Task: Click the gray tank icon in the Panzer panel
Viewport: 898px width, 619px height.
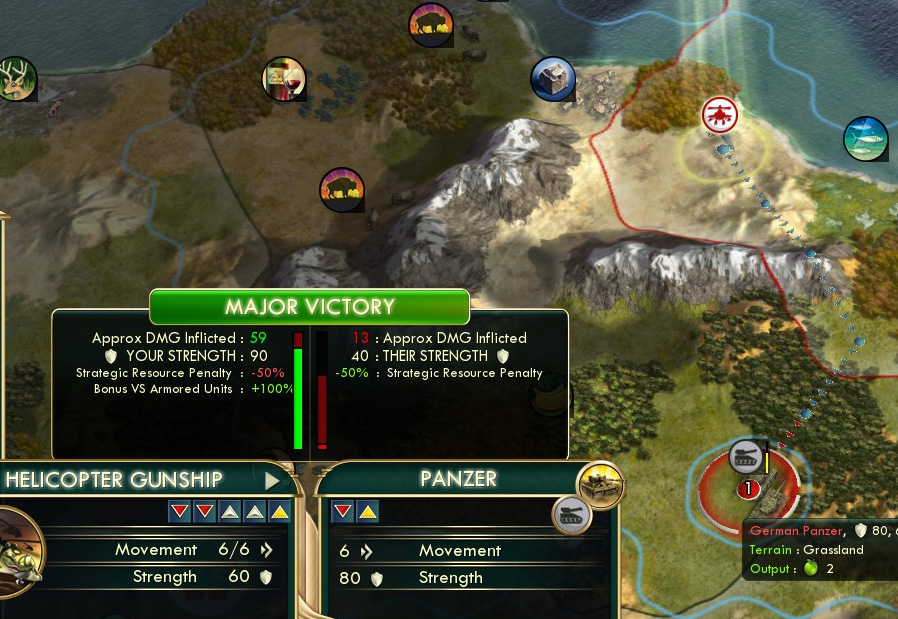Action: pyautogui.click(x=572, y=515)
